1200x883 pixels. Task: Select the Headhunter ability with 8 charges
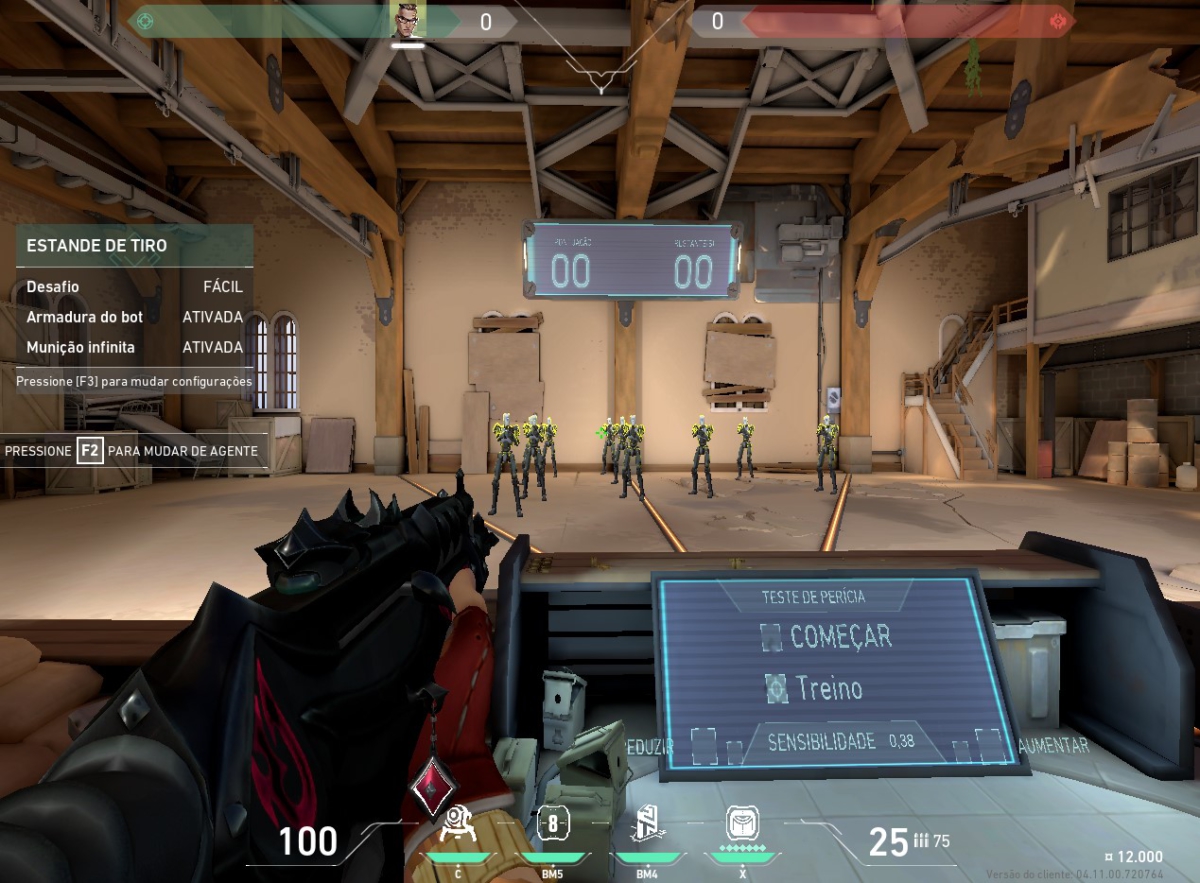(x=553, y=826)
